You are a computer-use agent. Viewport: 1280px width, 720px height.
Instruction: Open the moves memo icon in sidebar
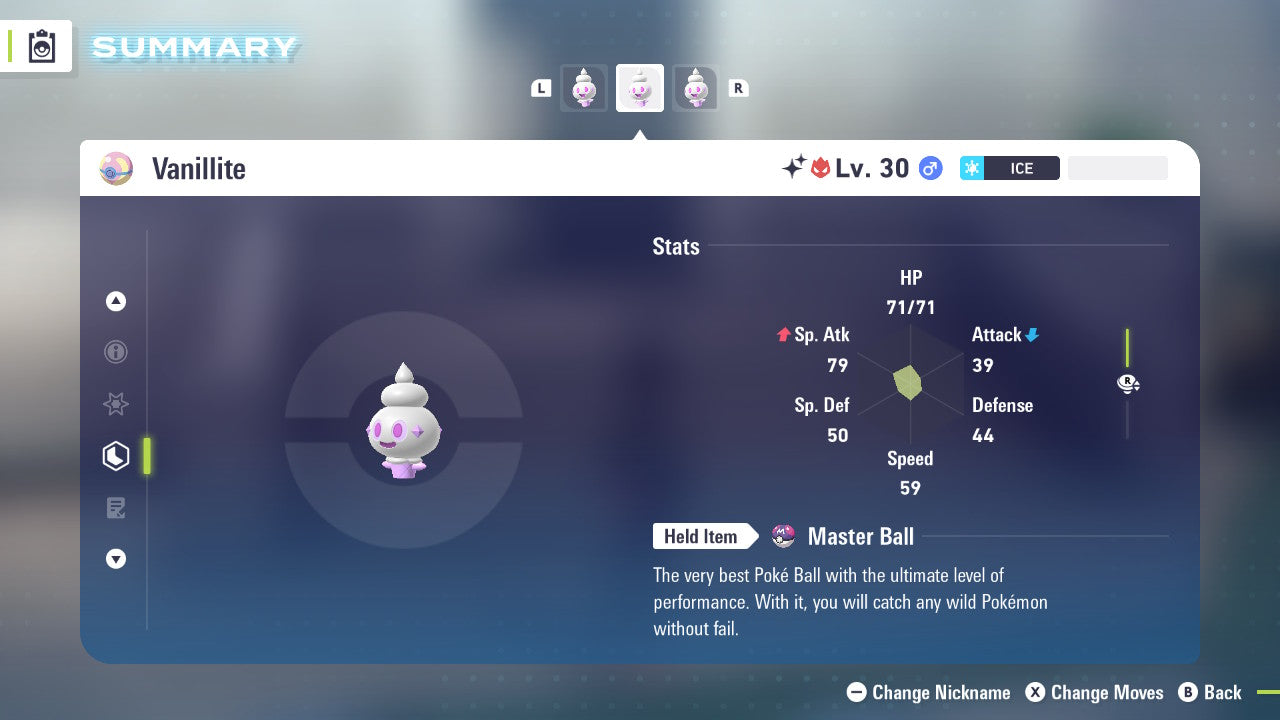[116, 508]
